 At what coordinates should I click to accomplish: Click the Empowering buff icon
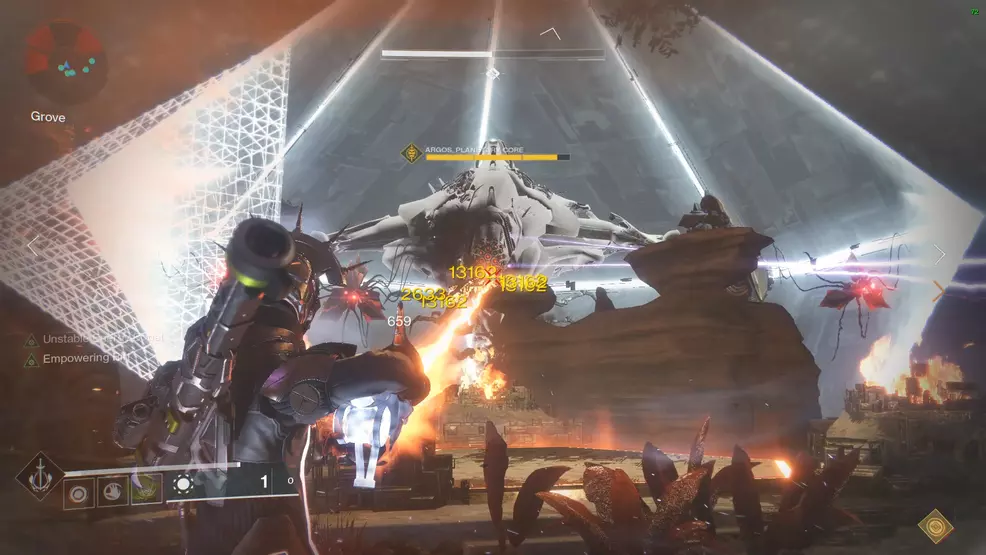[31, 358]
